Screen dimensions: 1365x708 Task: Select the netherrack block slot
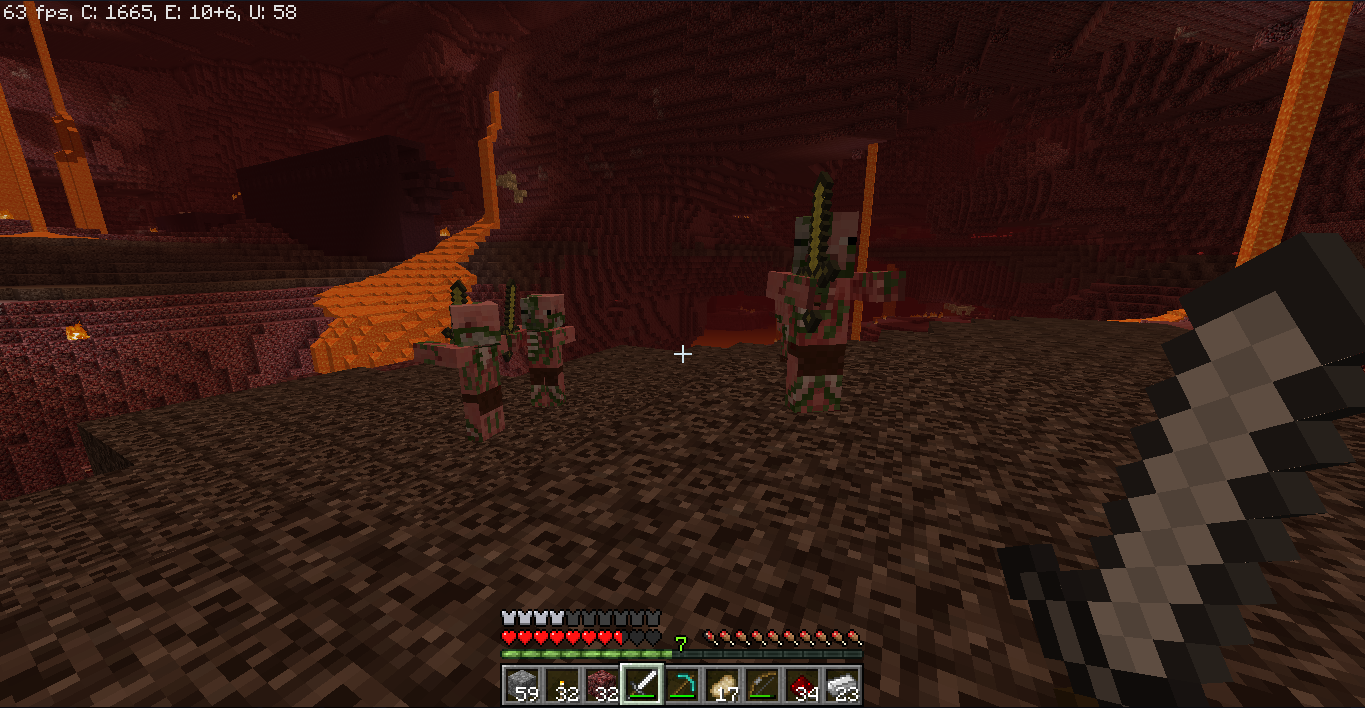[x=602, y=686]
